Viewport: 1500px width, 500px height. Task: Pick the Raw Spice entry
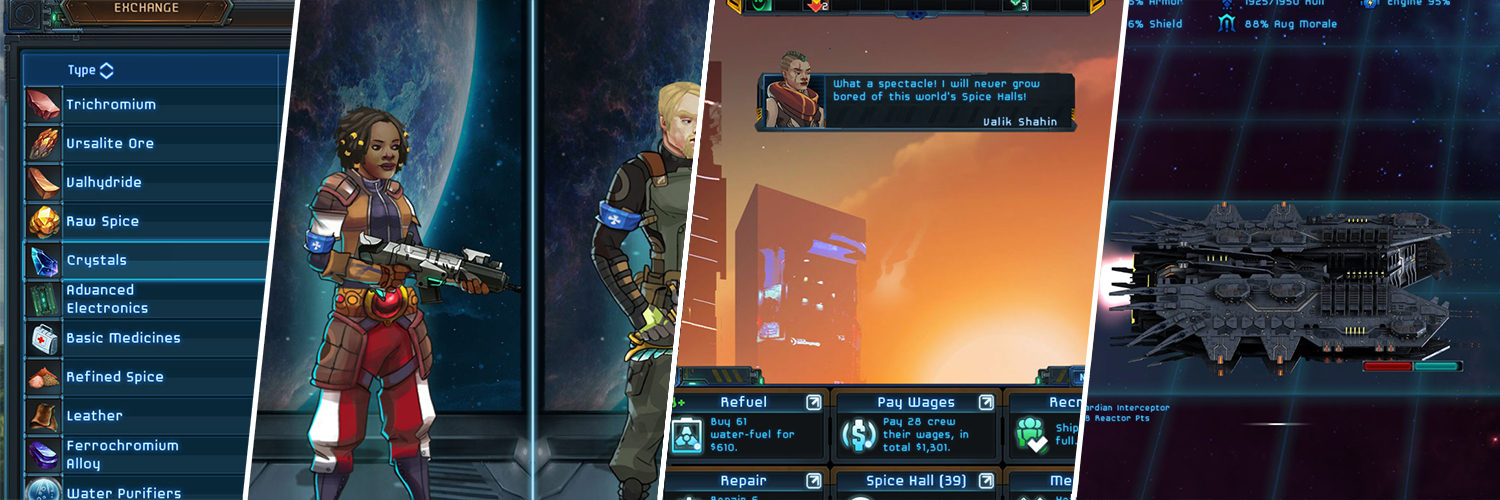click(102, 221)
